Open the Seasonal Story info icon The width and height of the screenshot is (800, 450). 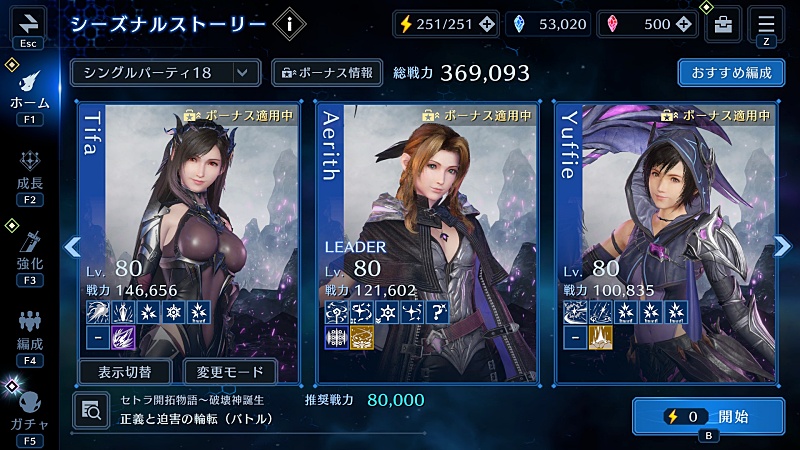tap(288, 24)
